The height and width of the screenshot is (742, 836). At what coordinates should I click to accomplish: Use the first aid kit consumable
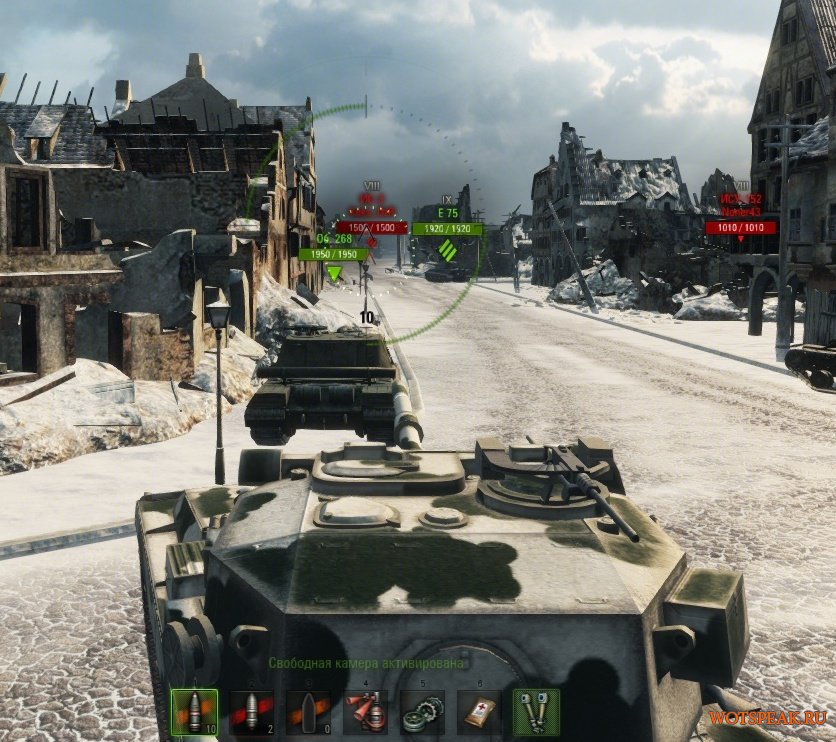point(479,711)
